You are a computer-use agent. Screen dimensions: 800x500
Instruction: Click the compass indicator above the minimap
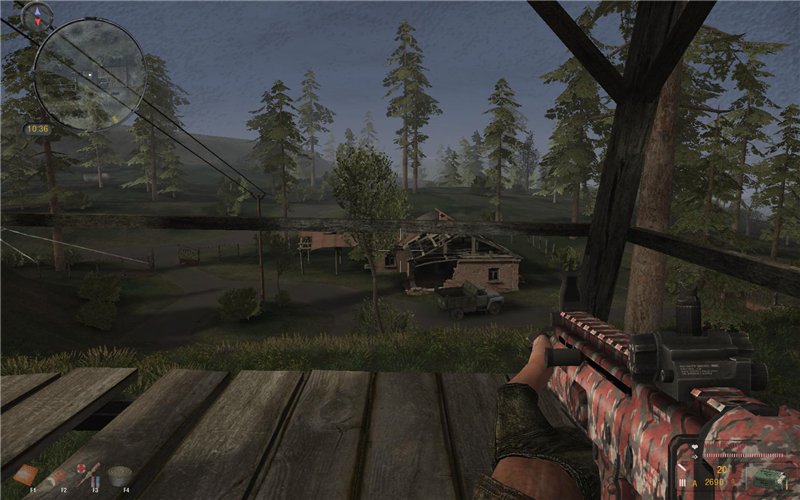(x=39, y=14)
